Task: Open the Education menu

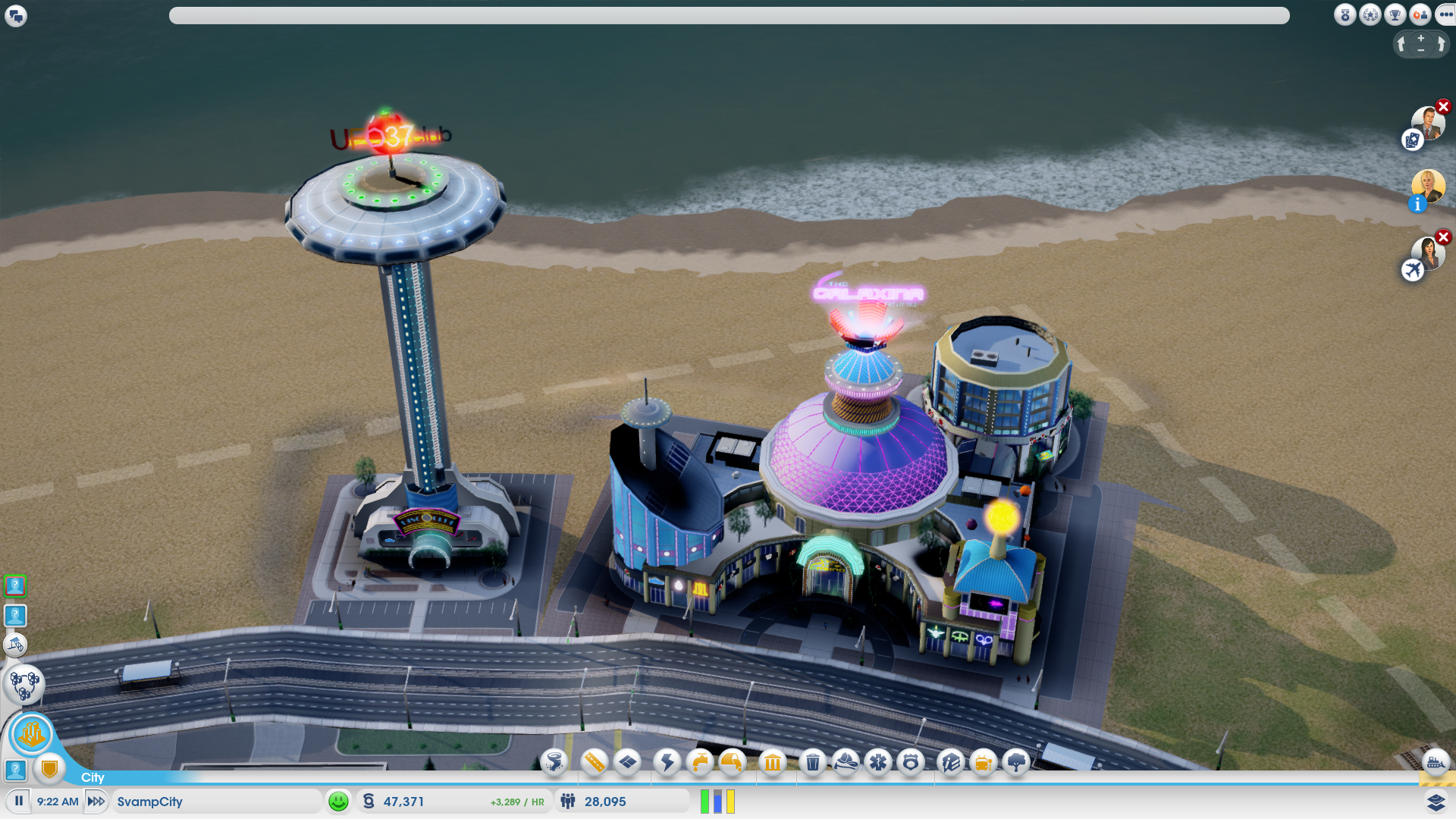Action: pos(950,761)
